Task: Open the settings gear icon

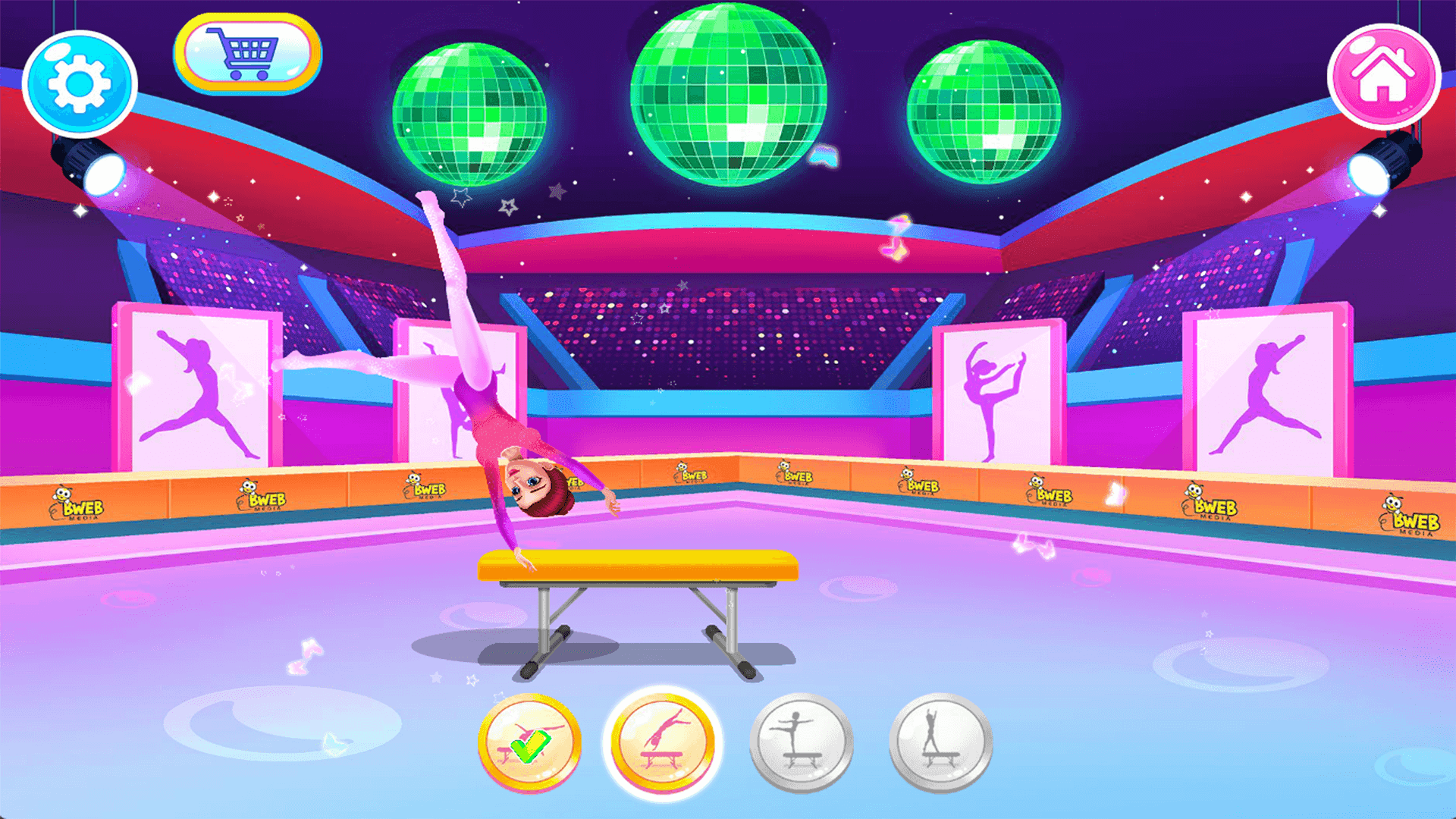Action: pyautogui.click(x=78, y=83)
